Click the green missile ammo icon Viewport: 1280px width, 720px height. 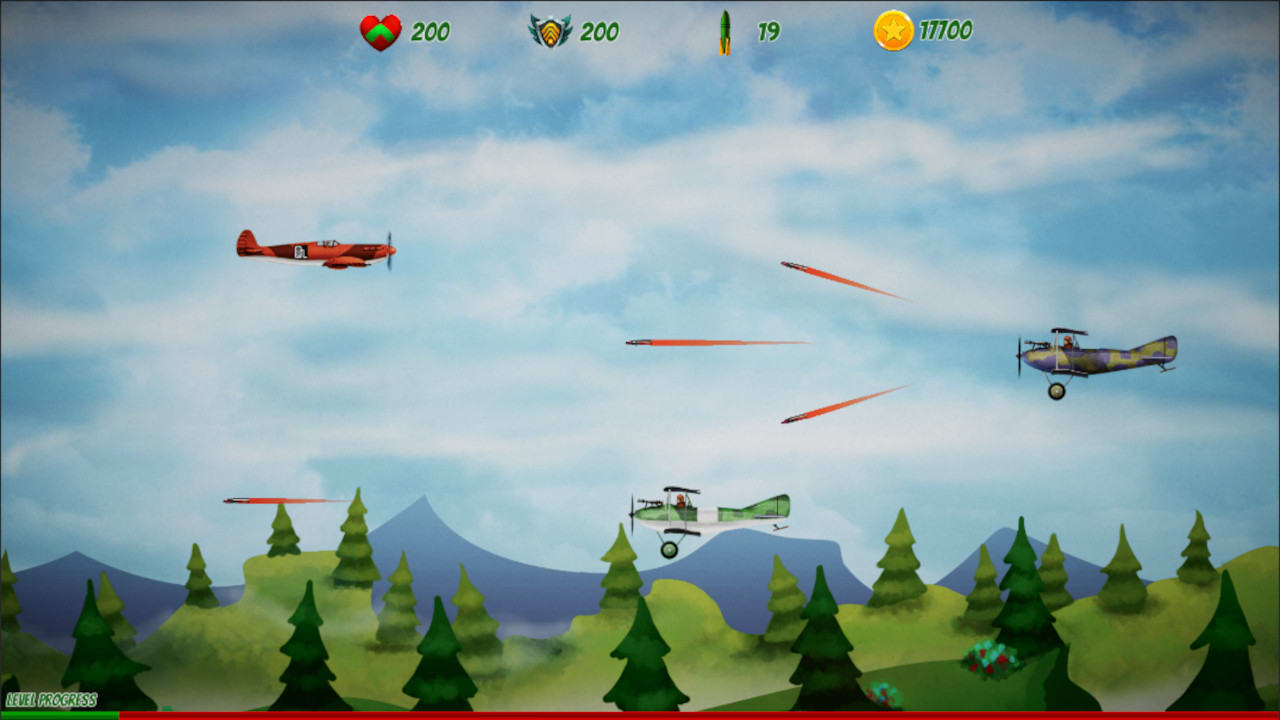[x=725, y=30]
